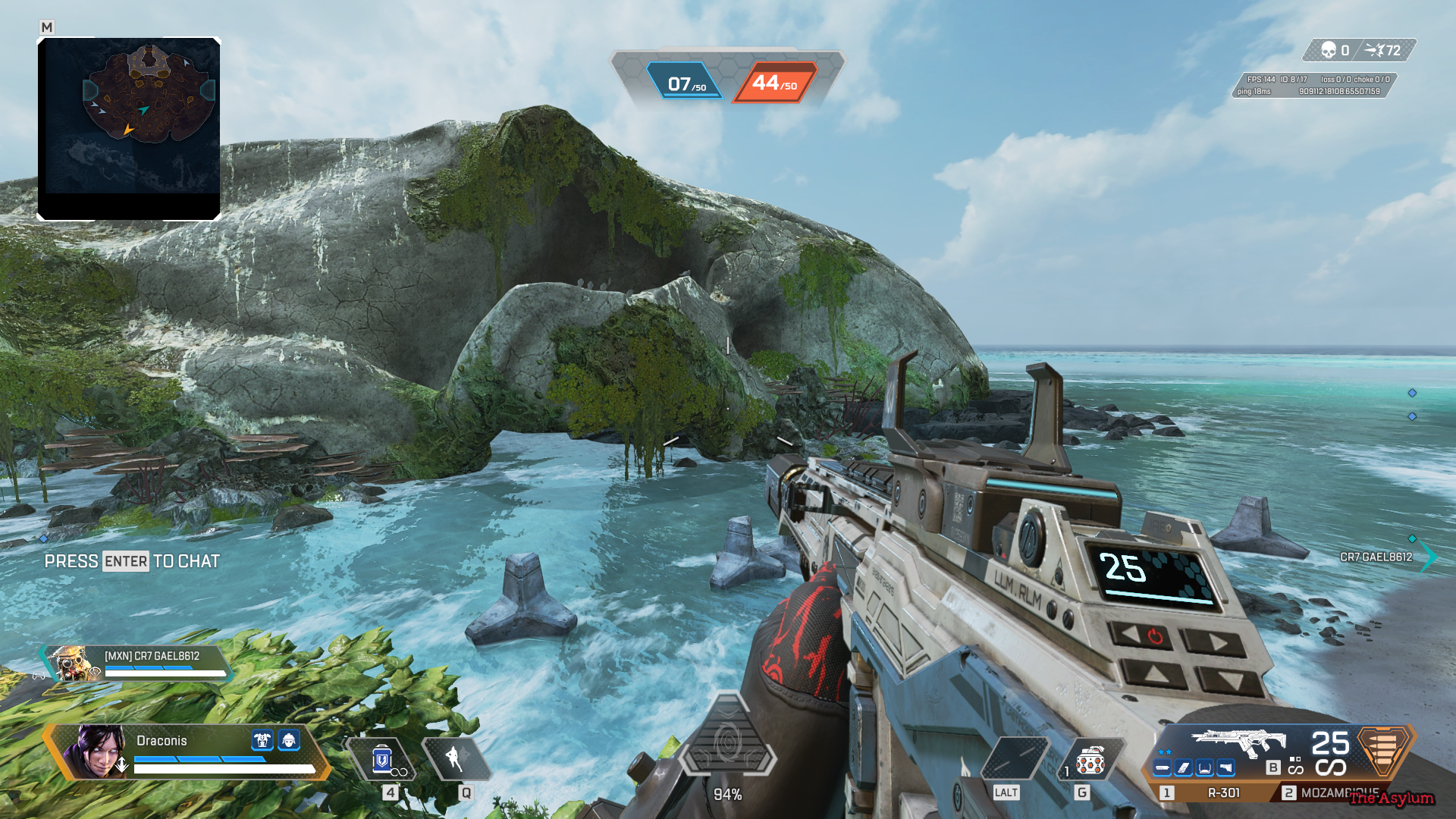Screen dimensions: 1456x819
Task: Activate the tactical ability icon
Action: pos(454,758)
